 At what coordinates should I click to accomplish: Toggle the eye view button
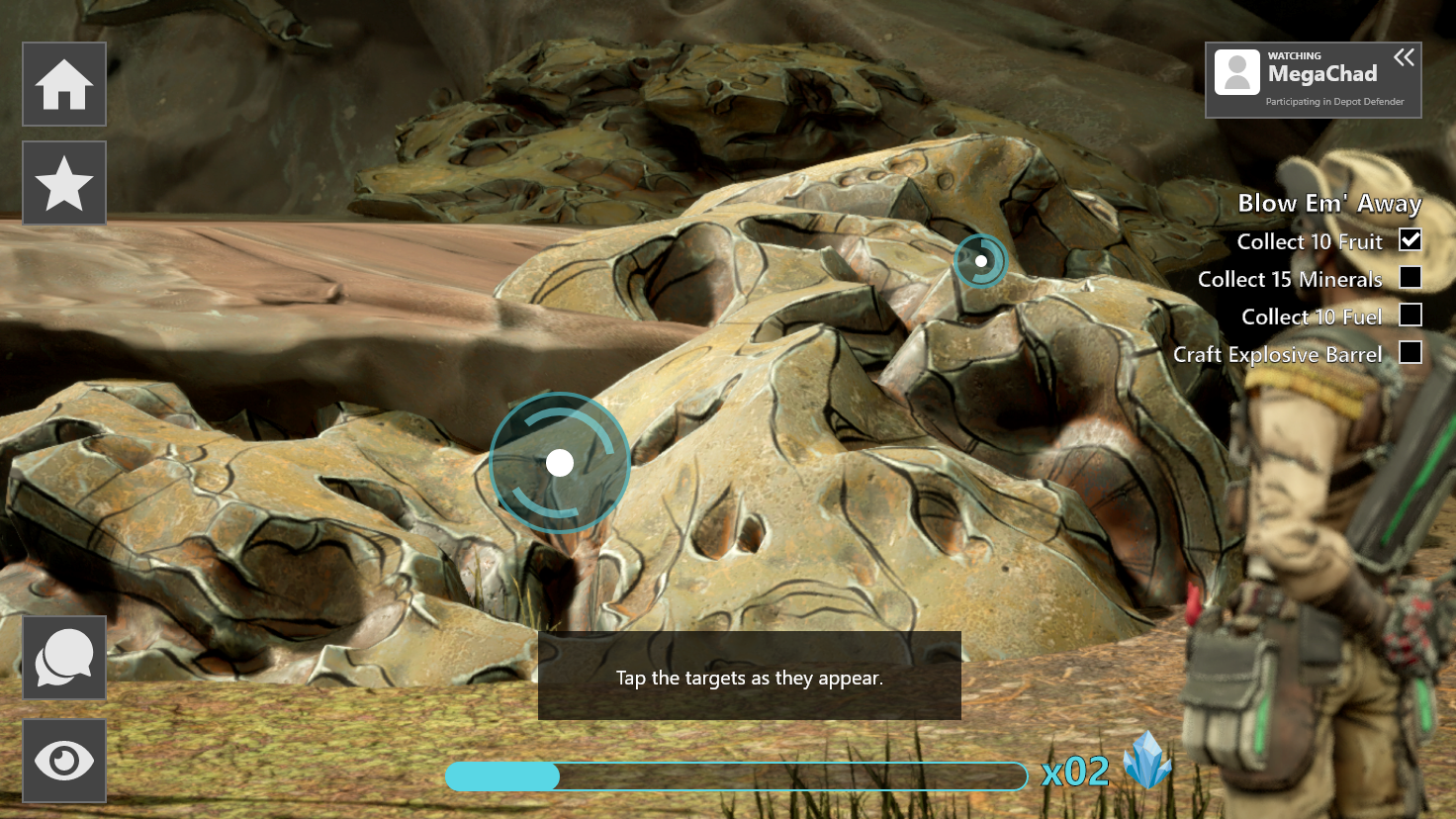[x=64, y=761]
